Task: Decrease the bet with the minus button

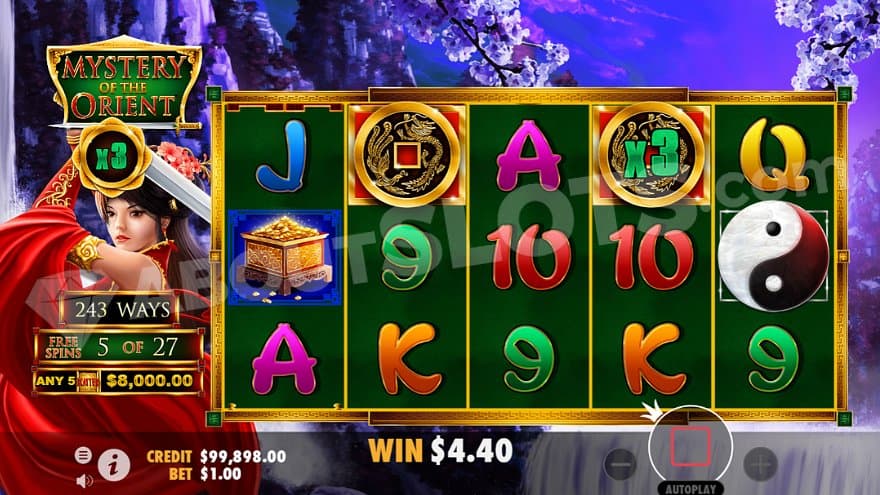Action: (x=620, y=463)
